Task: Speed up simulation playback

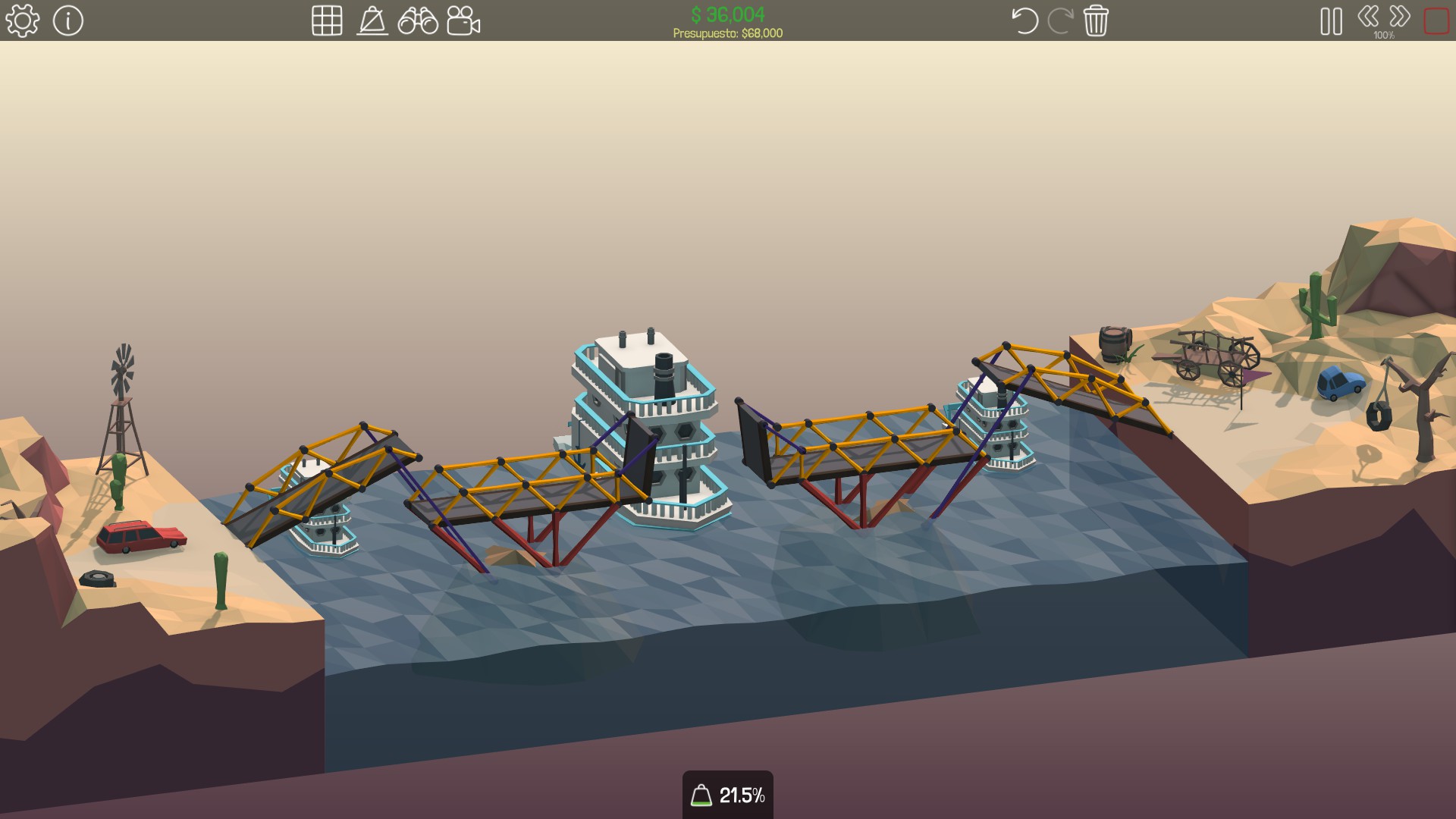Action: (1400, 16)
